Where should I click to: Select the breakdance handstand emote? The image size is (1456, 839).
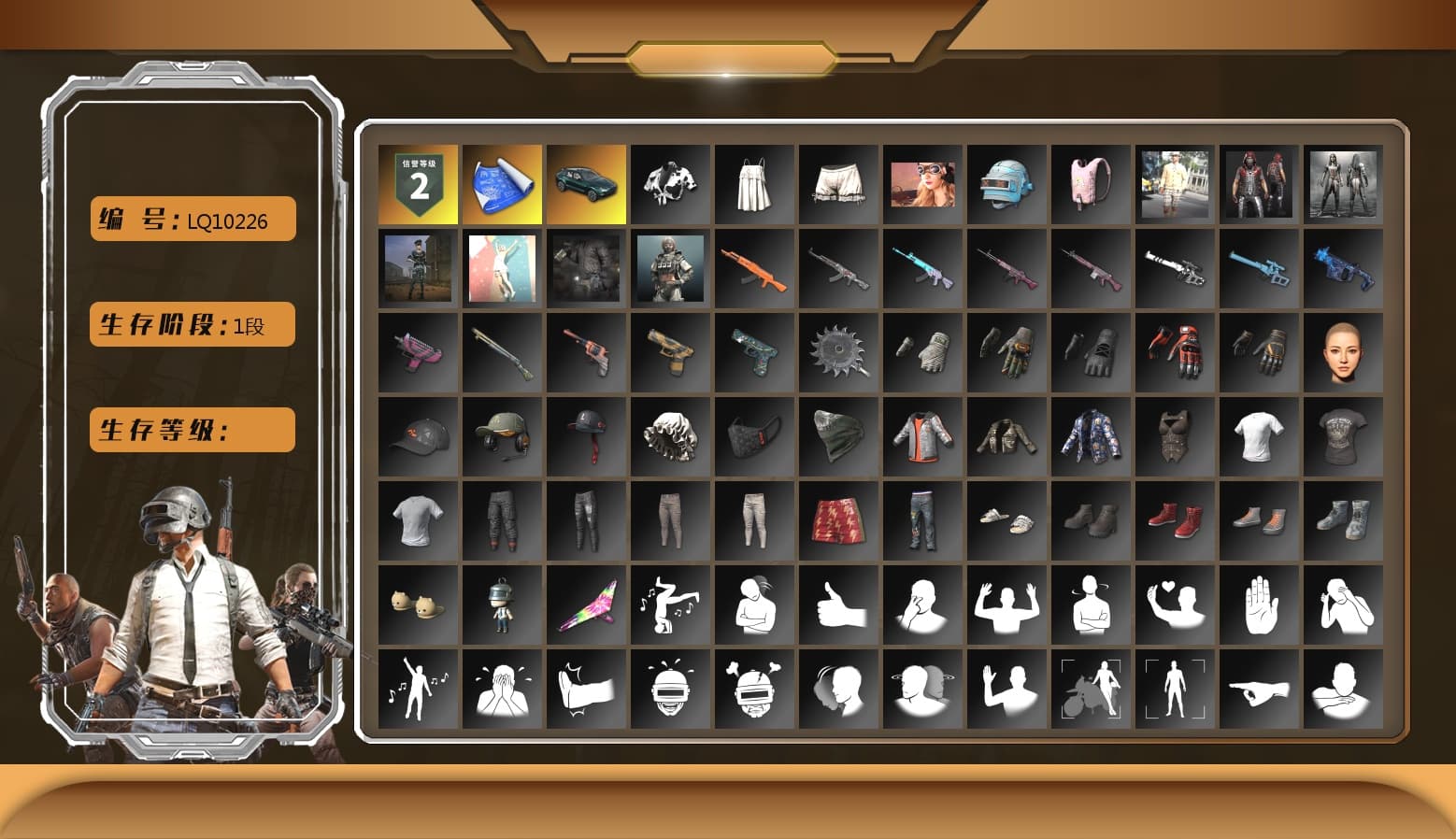[x=669, y=603]
